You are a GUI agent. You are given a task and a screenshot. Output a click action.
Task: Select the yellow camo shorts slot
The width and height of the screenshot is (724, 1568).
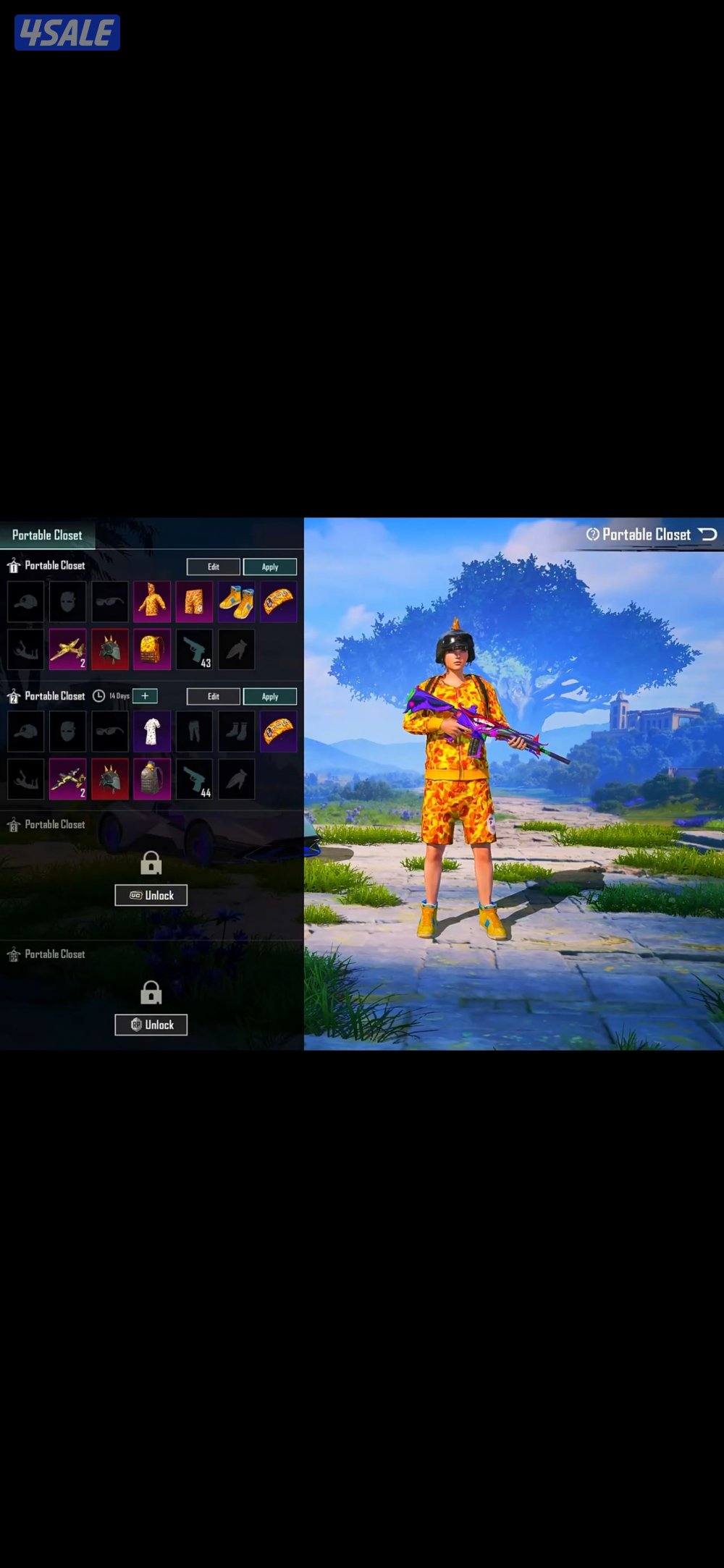[x=194, y=601]
